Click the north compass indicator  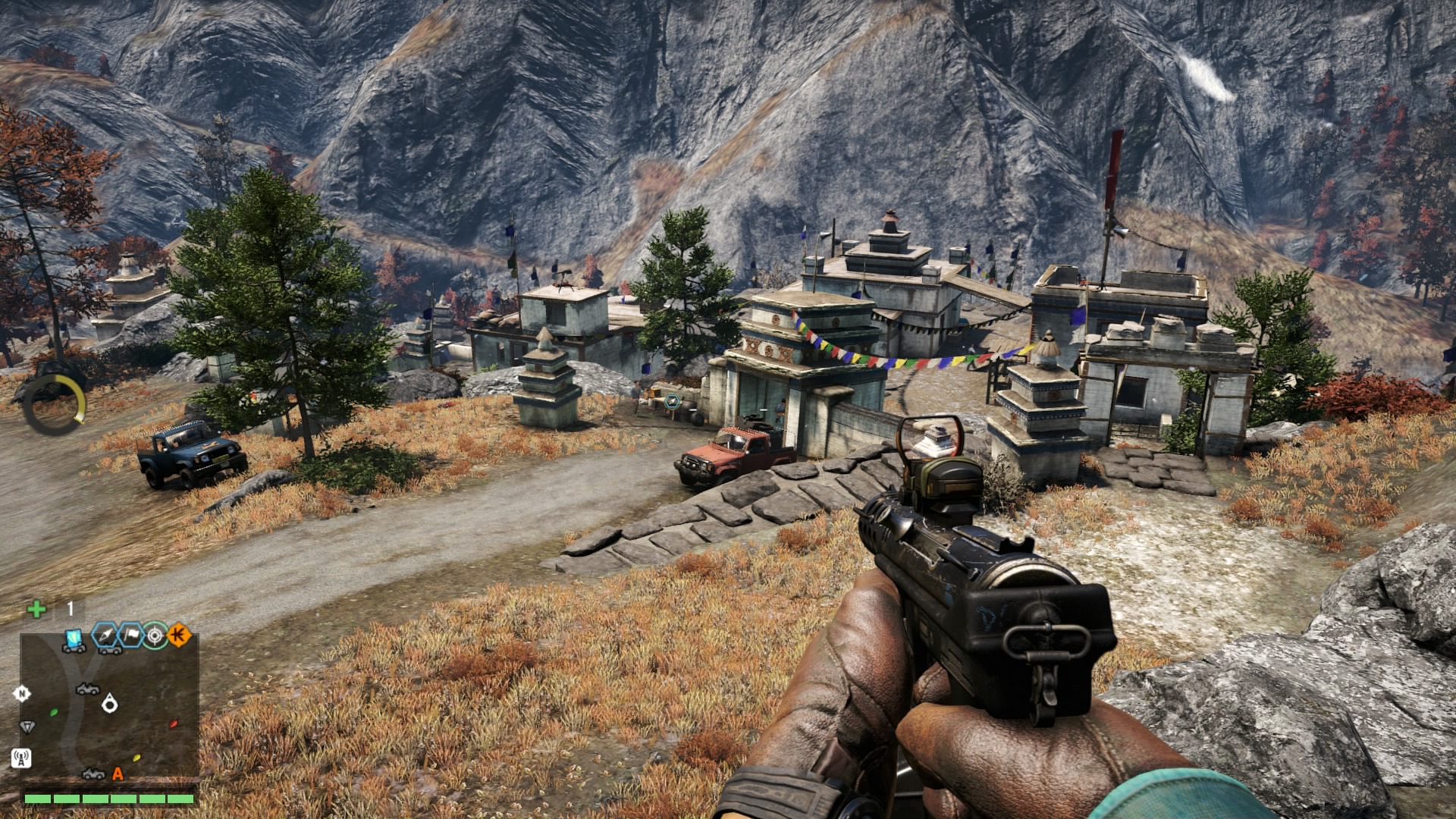[x=22, y=693]
